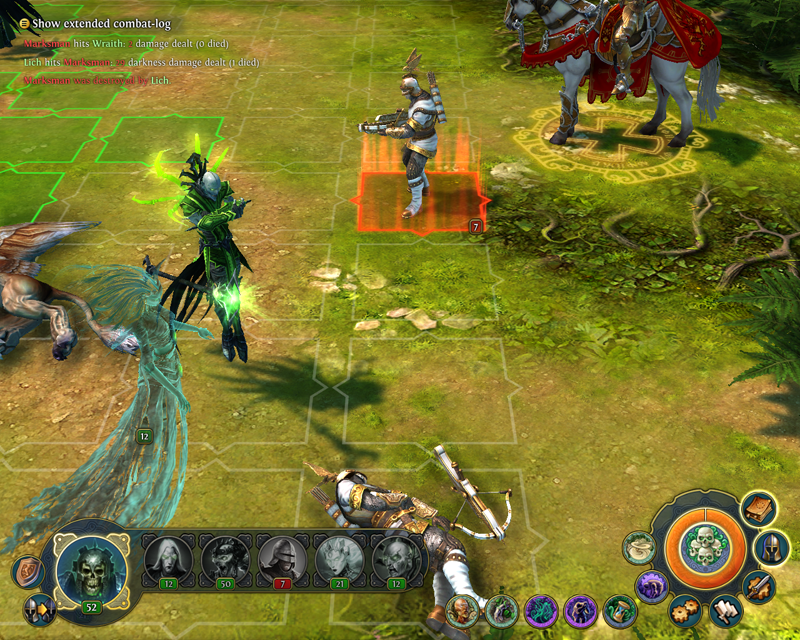
Task: Cast the hourglass ability icon
Action: pos(620,609)
